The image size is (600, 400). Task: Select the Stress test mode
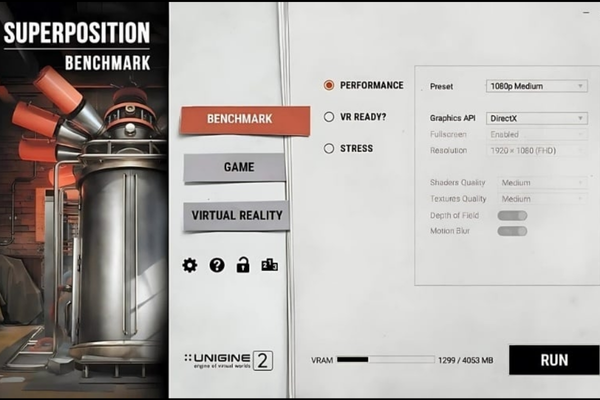click(329, 149)
